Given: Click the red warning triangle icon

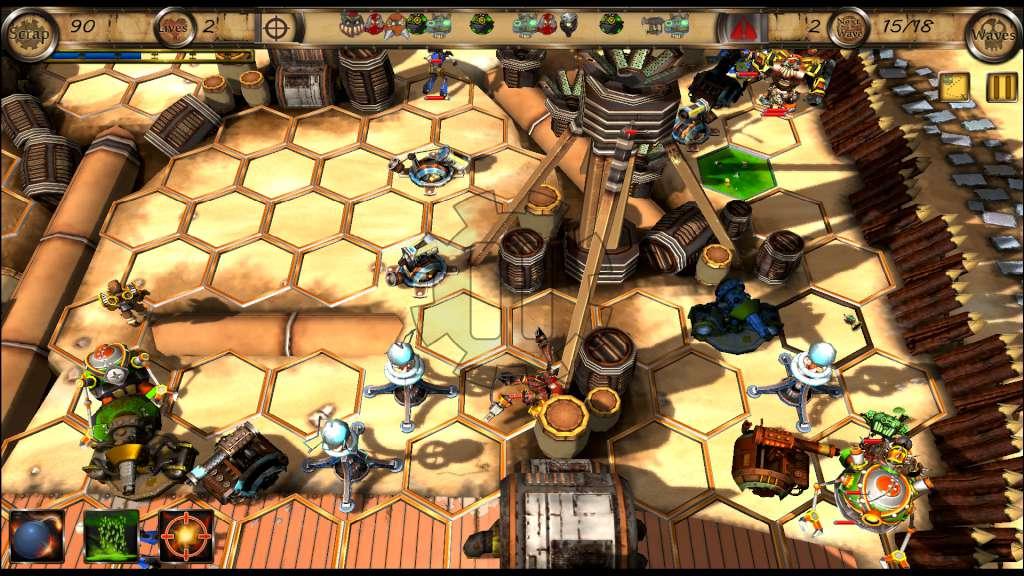Looking at the screenshot, I should [742, 28].
